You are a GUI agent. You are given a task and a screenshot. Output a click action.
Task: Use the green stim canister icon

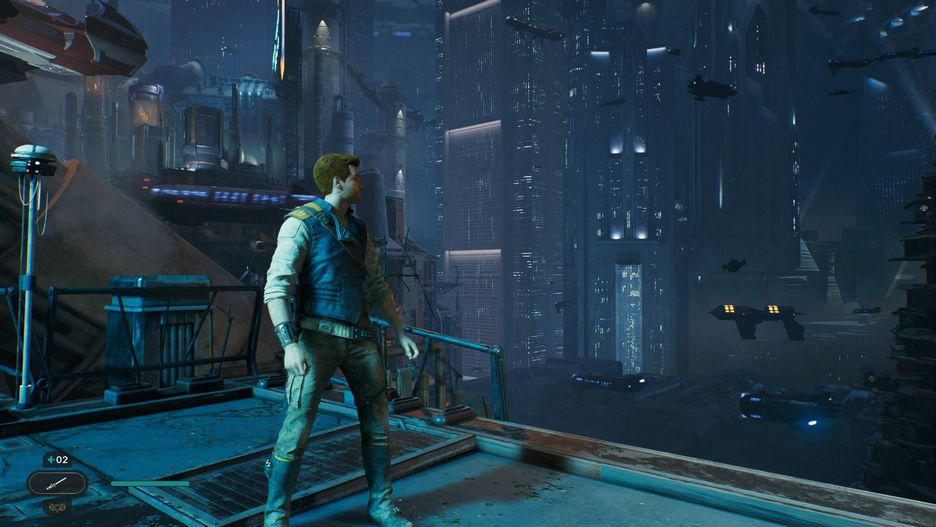[51, 459]
